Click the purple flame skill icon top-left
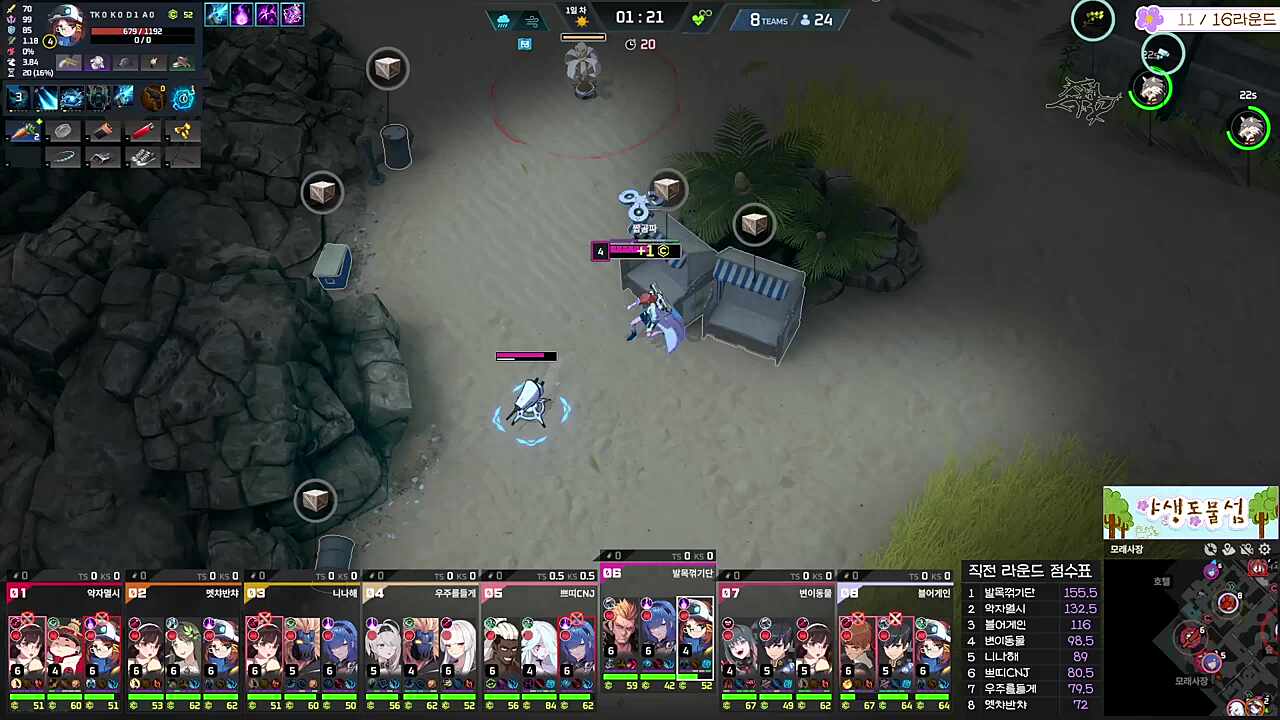1280x720 pixels. click(x=242, y=14)
